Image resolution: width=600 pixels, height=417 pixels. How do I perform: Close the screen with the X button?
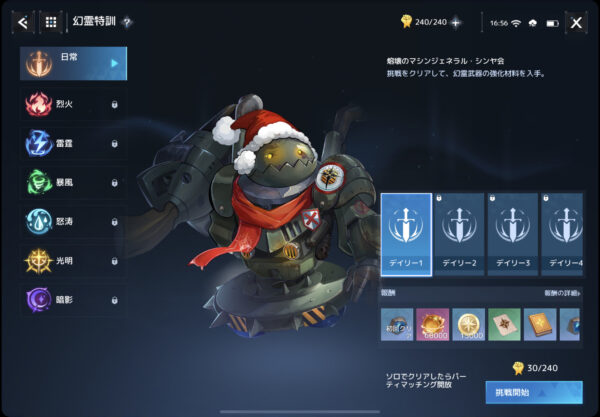pyautogui.click(x=576, y=21)
